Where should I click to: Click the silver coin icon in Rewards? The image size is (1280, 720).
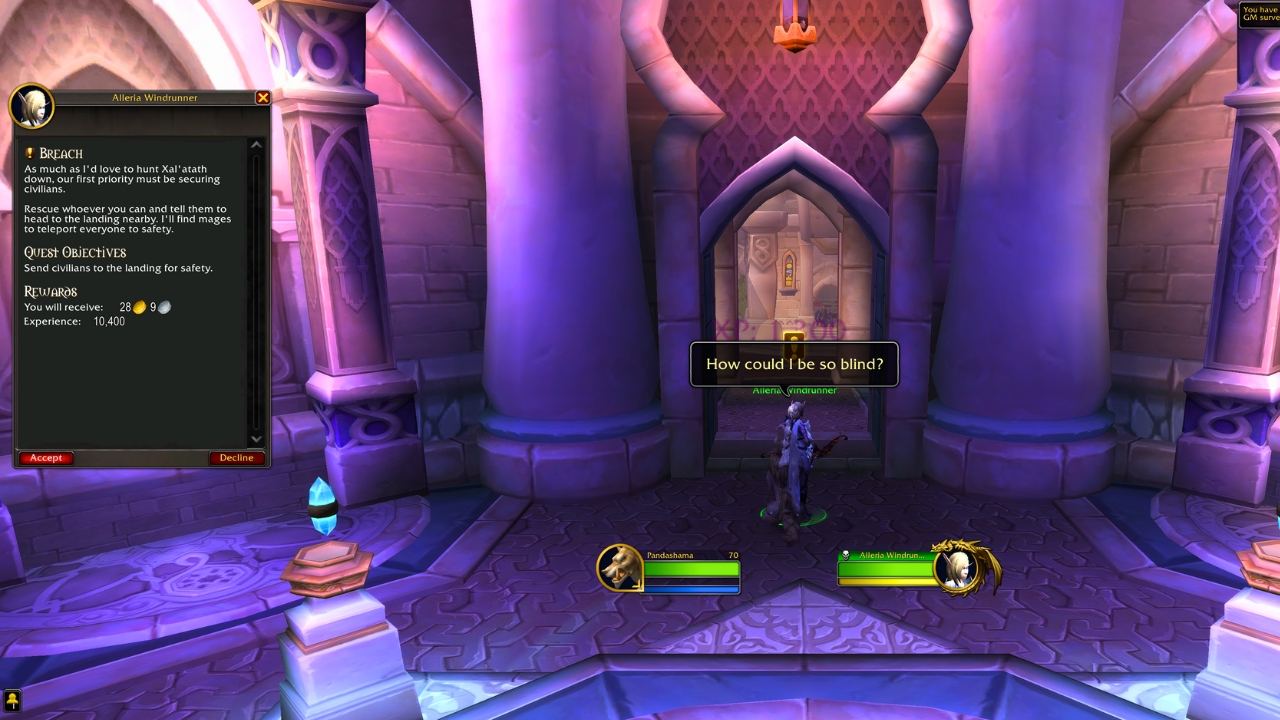click(163, 306)
